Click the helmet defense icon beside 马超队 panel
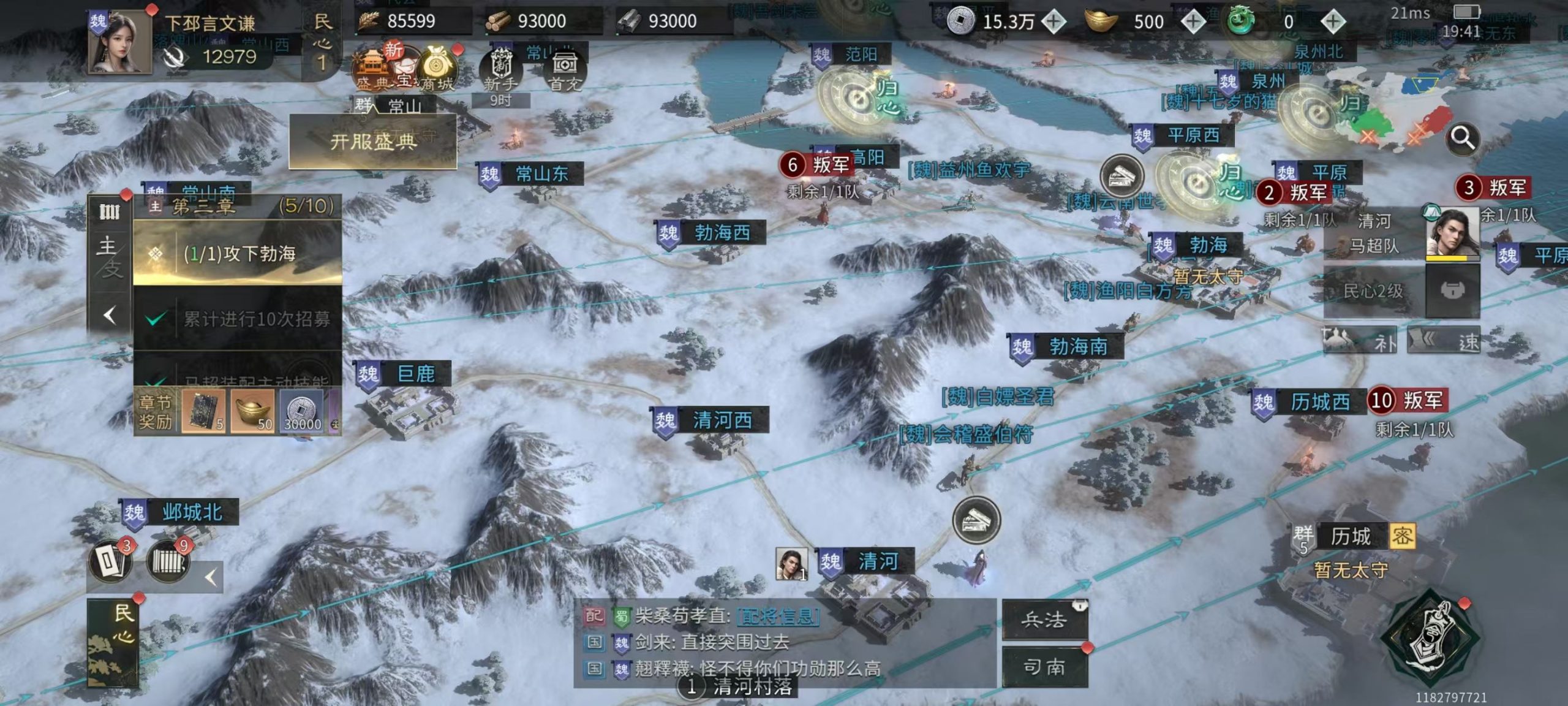This screenshot has width=1568, height=706. click(x=1453, y=292)
